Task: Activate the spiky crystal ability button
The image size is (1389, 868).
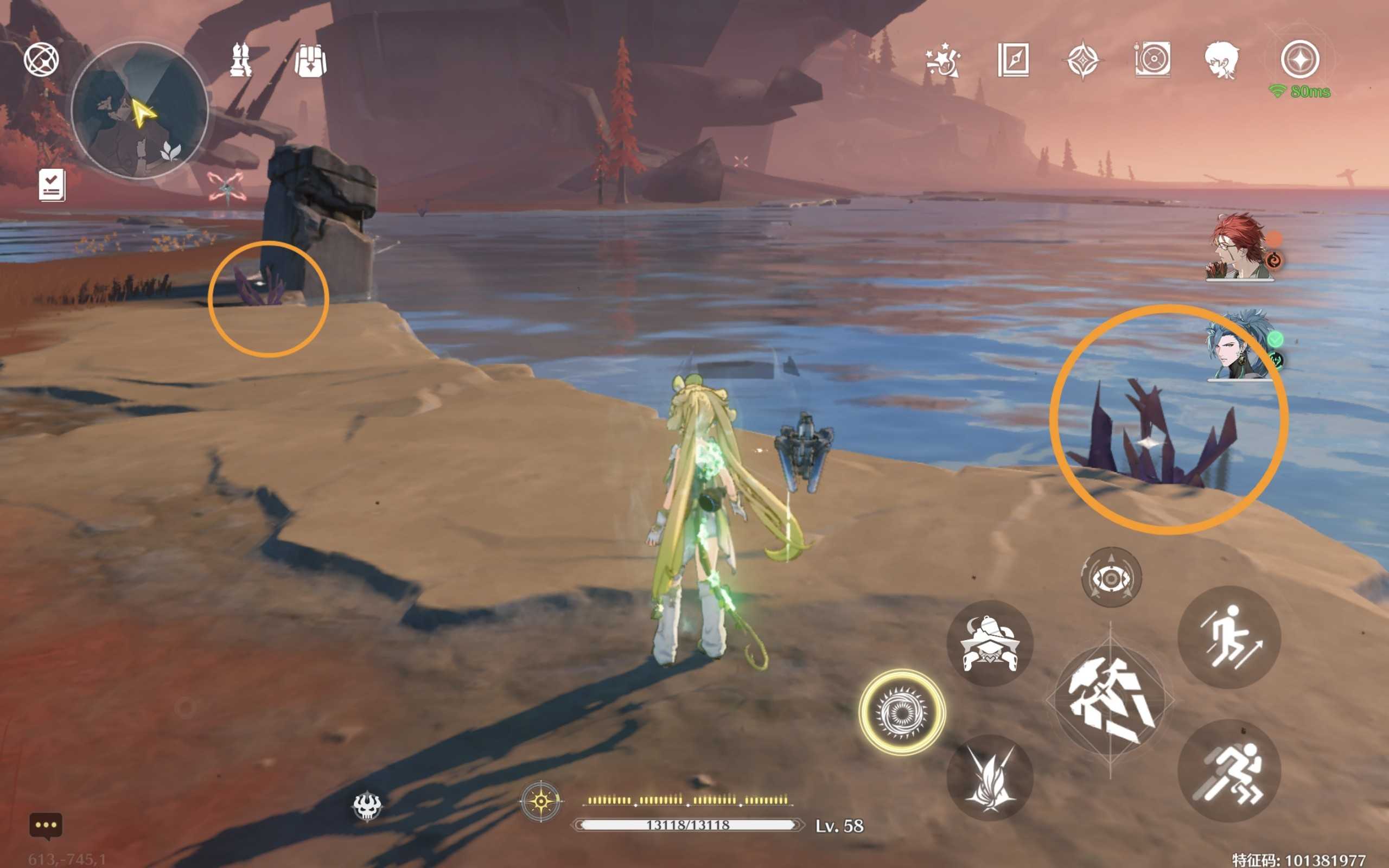Action: pos(990,778)
